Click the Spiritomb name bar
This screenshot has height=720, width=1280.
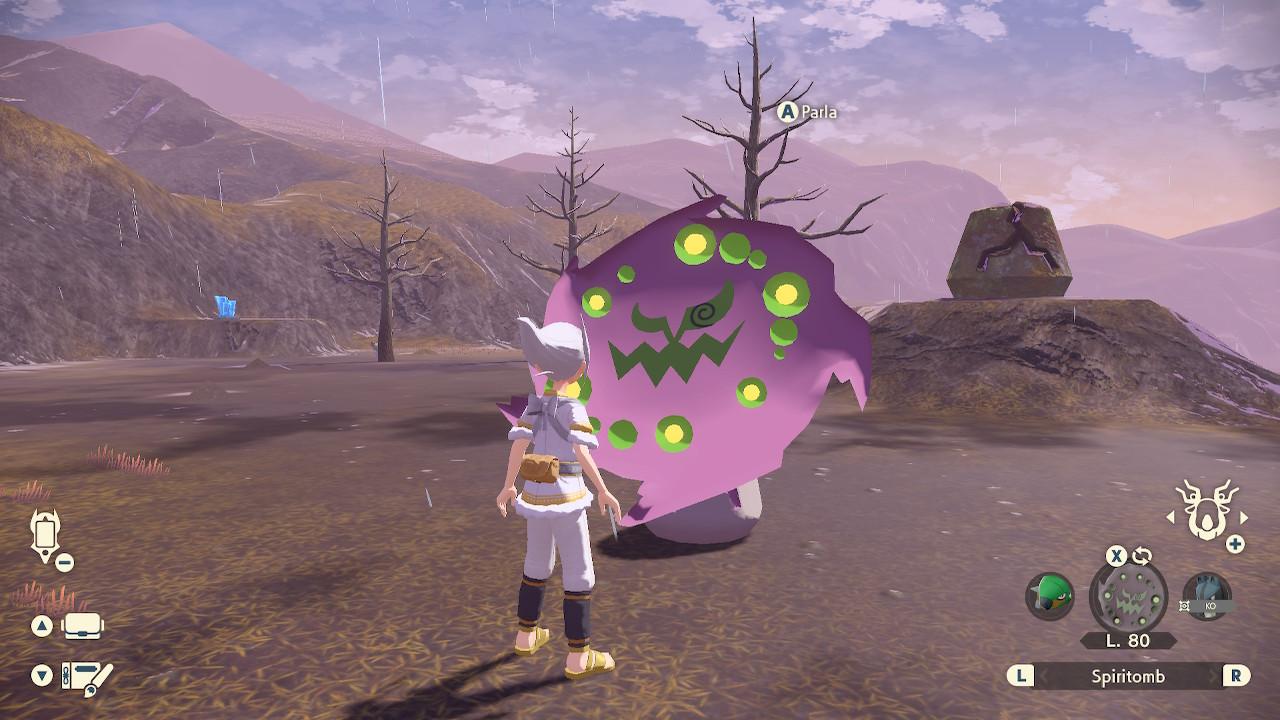coord(1127,676)
